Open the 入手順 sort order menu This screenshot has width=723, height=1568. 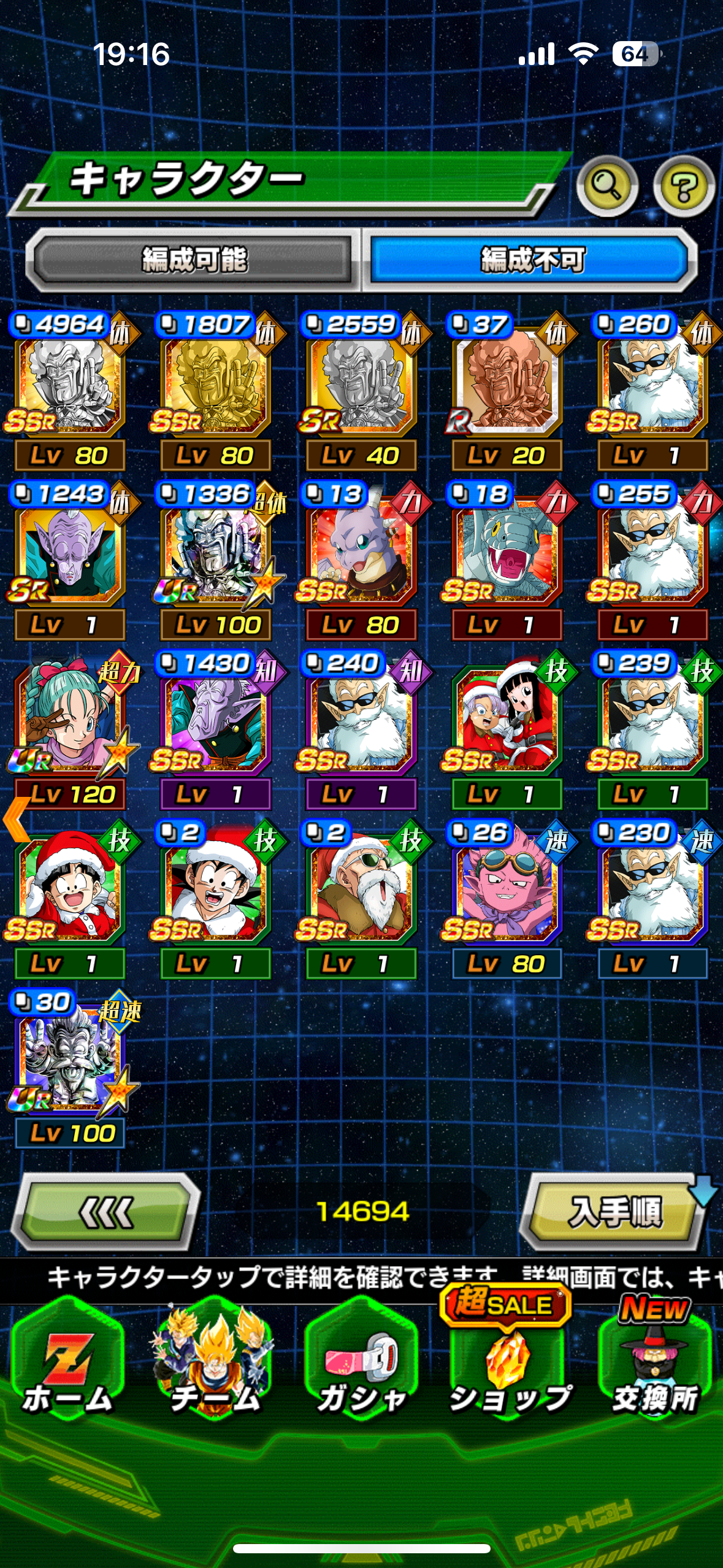click(614, 1212)
